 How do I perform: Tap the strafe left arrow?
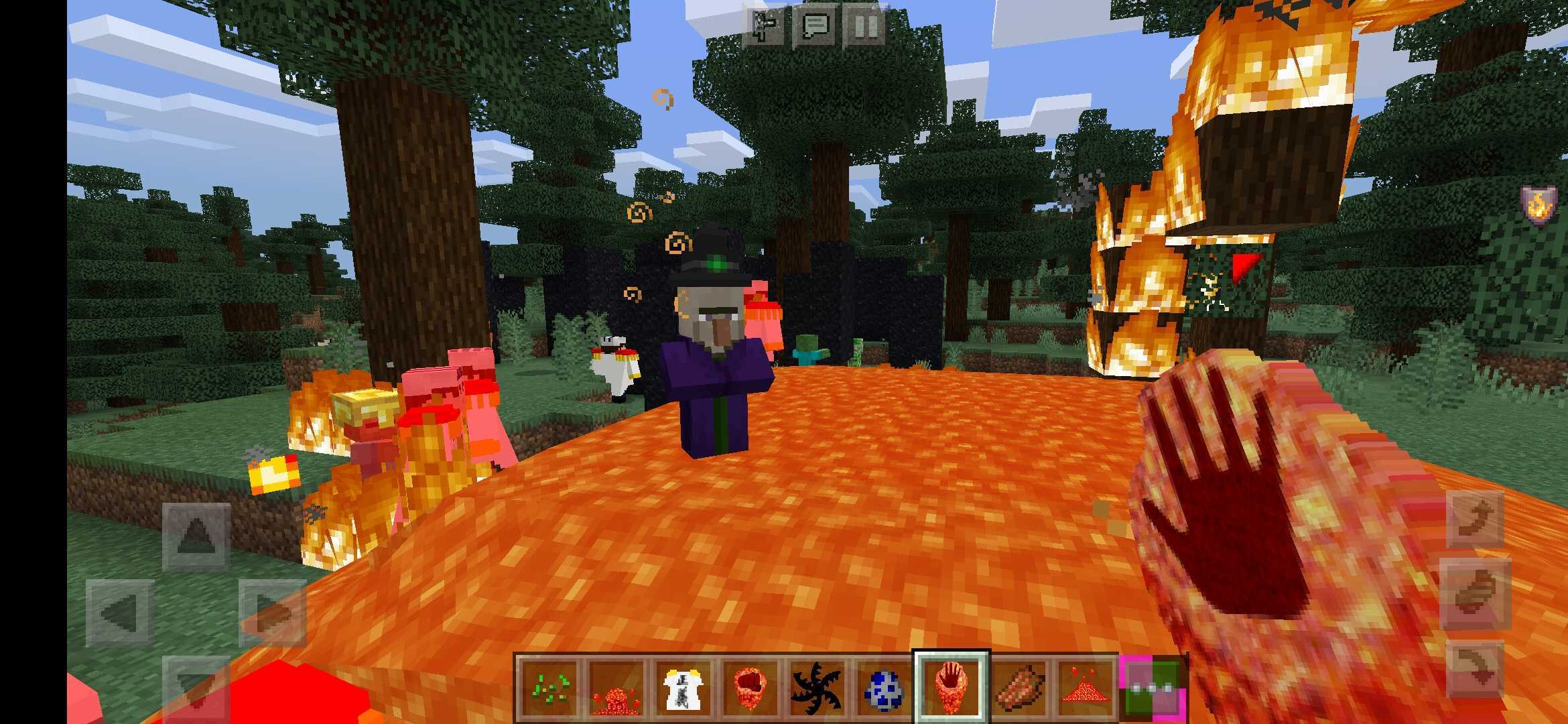click(x=120, y=612)
